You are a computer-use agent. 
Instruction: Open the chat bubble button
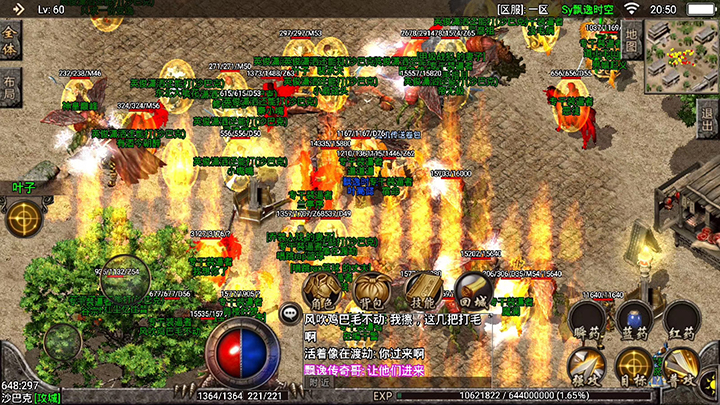(x=290, y=312)
